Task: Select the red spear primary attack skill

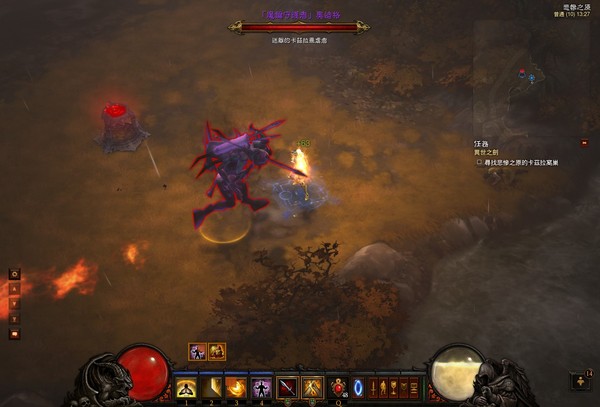Action: (x=287, y=386)
